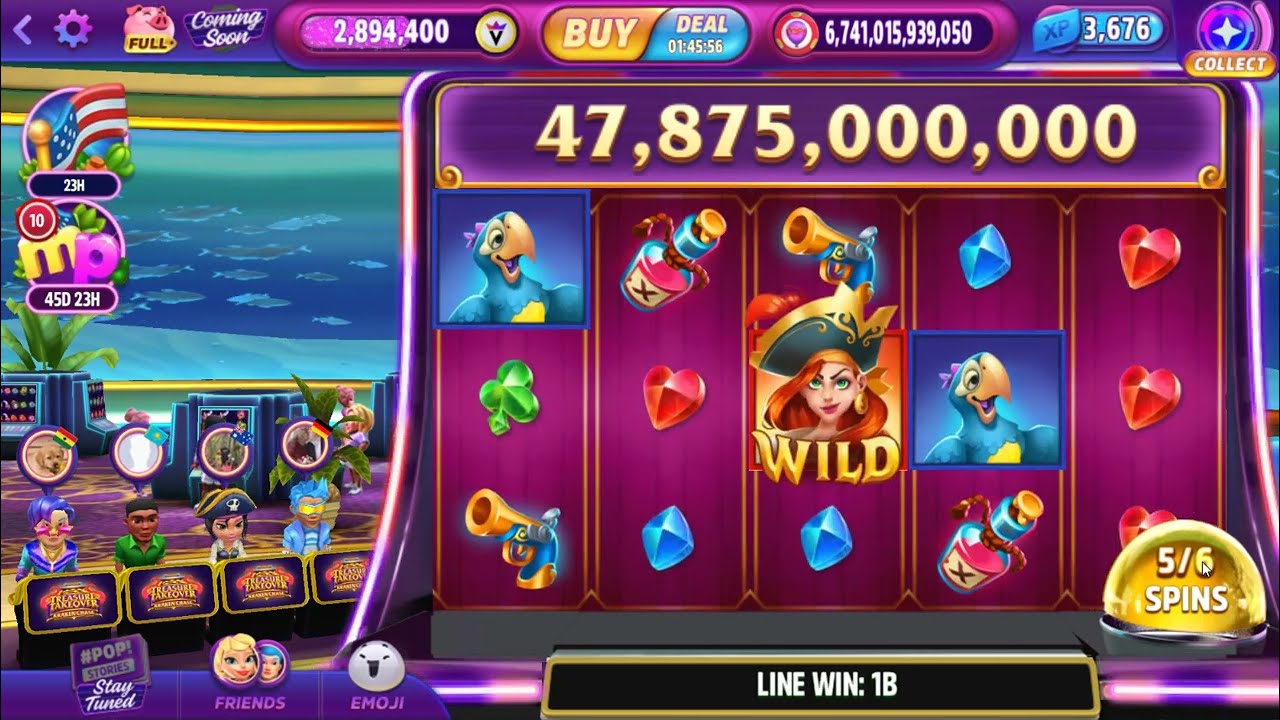
Task: Open the Emoji picker
Action: pos(376,675)
